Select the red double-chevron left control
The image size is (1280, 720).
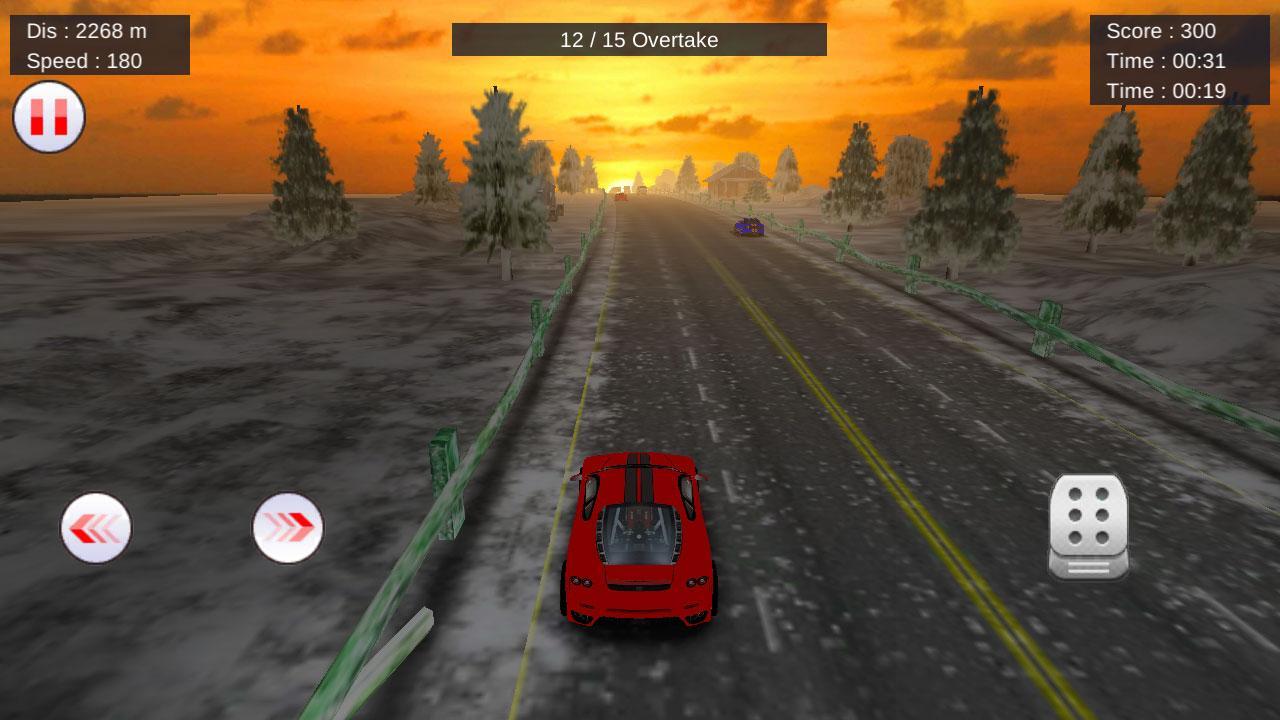[96, 529]
